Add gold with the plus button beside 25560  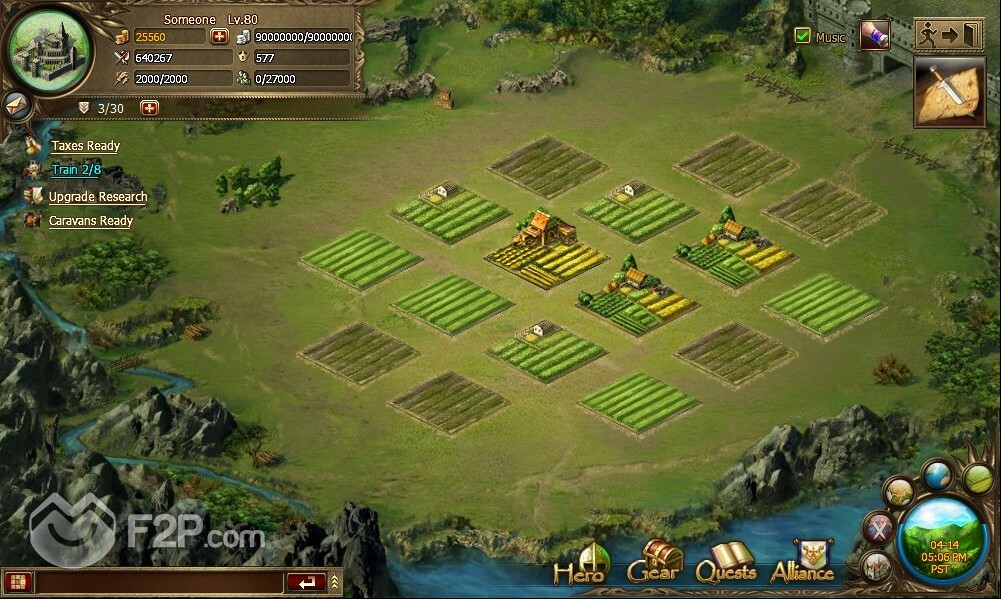pos(220,37)
